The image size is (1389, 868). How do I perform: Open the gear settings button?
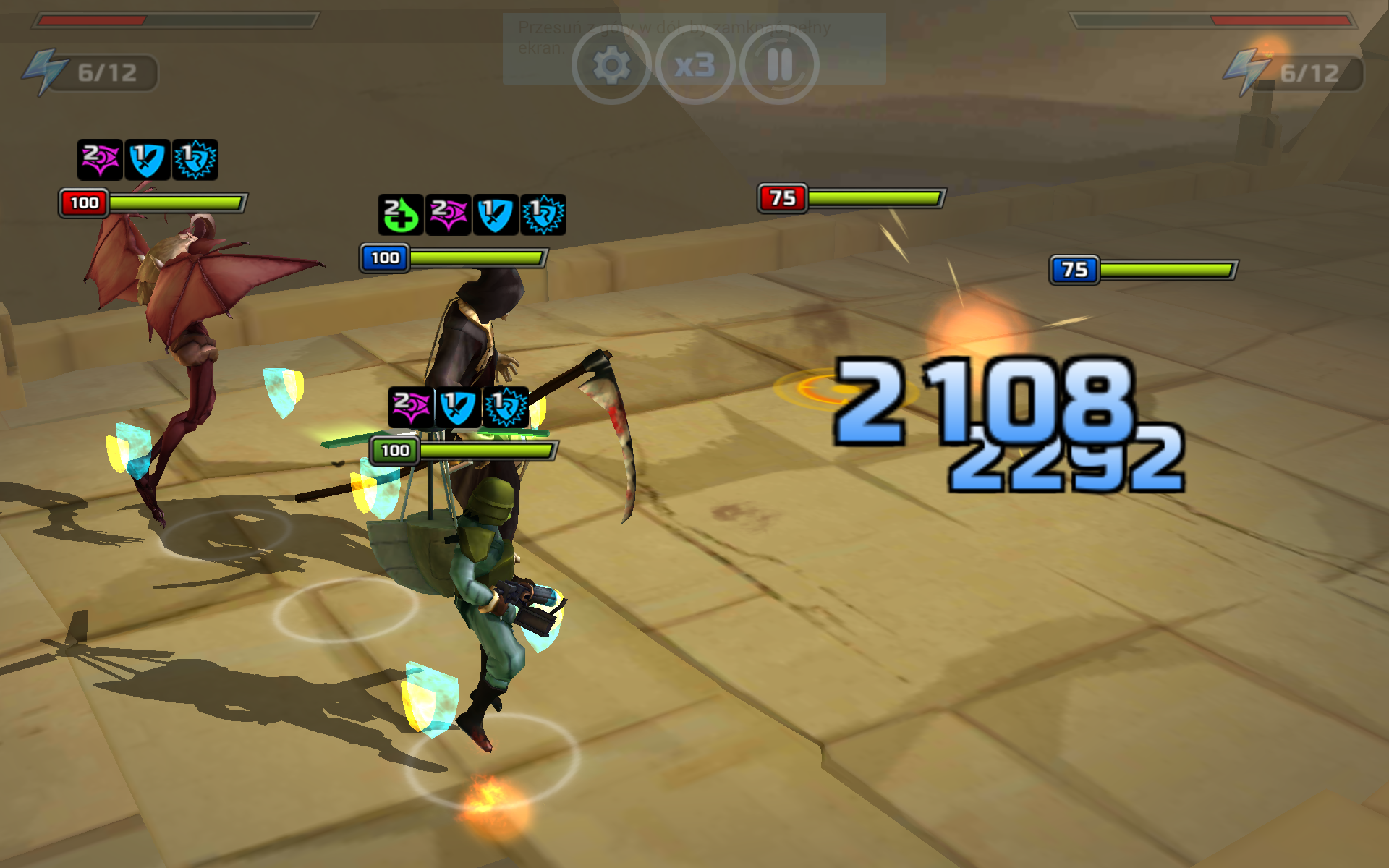(x=611, y=66)
